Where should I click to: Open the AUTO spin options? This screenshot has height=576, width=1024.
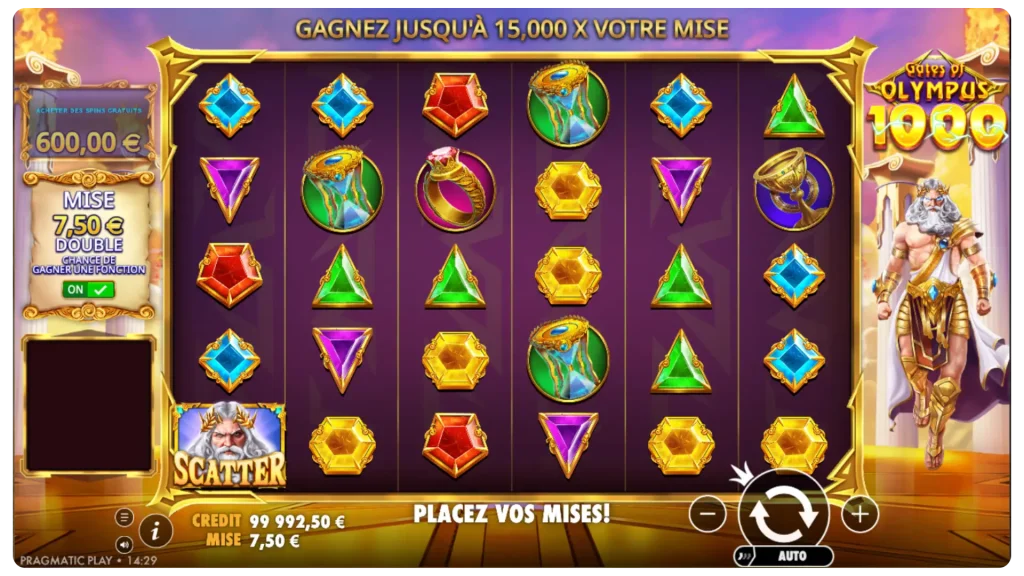point(792,556)
